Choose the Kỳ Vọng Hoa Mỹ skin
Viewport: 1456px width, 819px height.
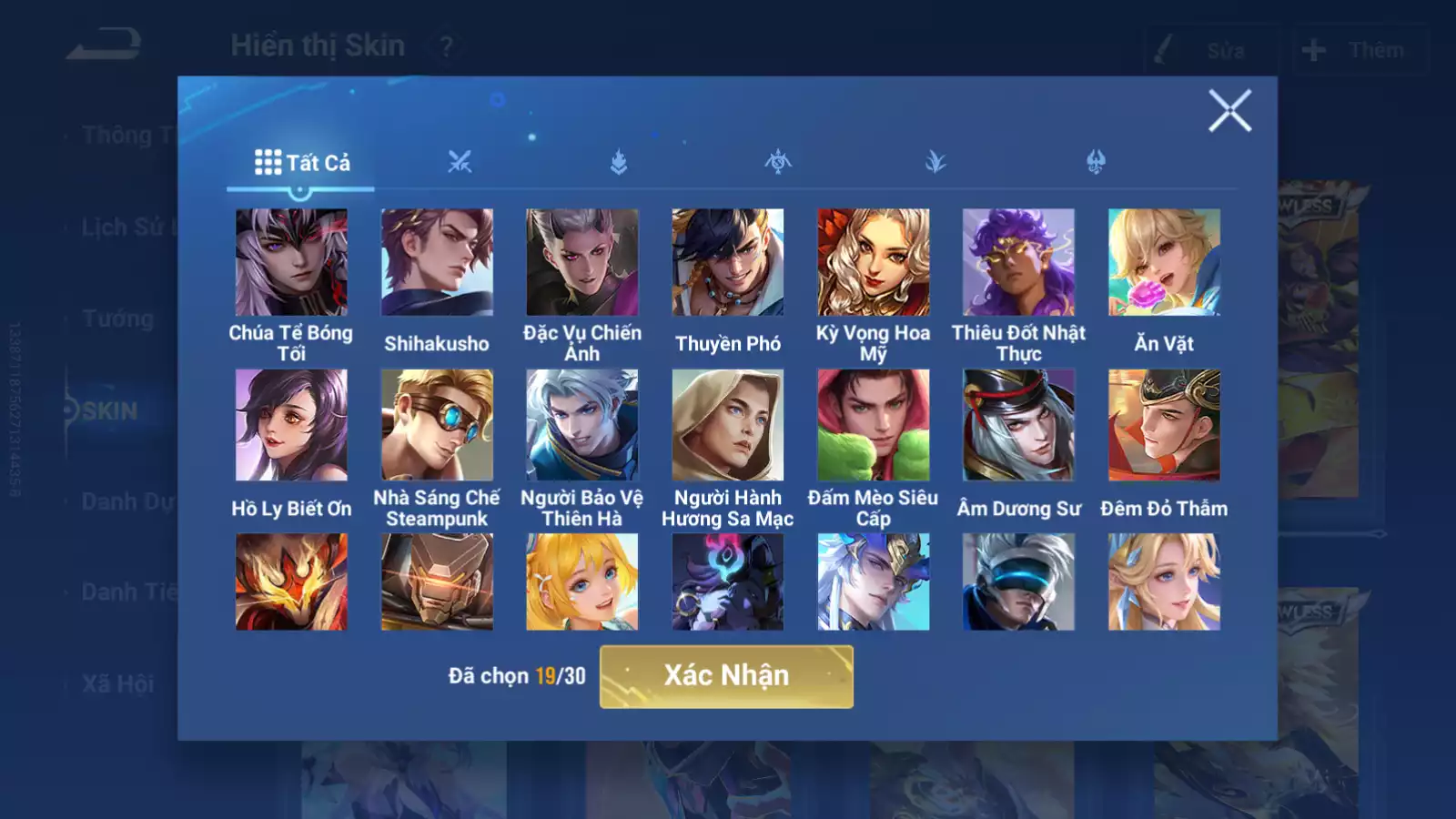(x=874, y=262)
